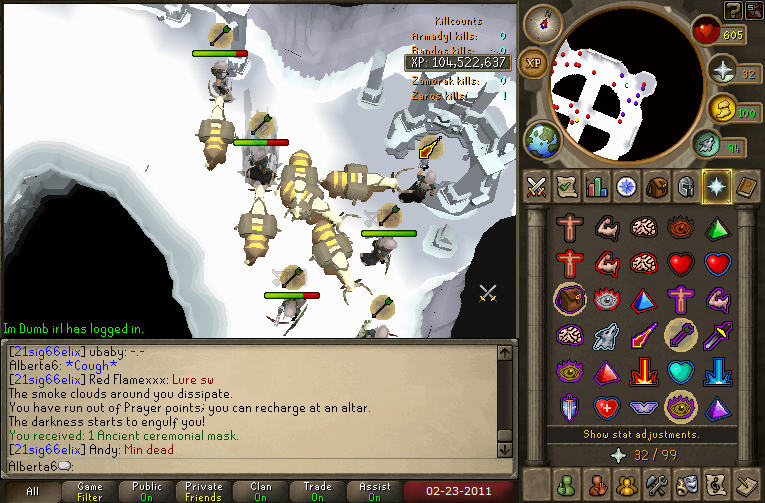
Task: Open the Magic spellbook tab
Action: [x=746, y=186]
